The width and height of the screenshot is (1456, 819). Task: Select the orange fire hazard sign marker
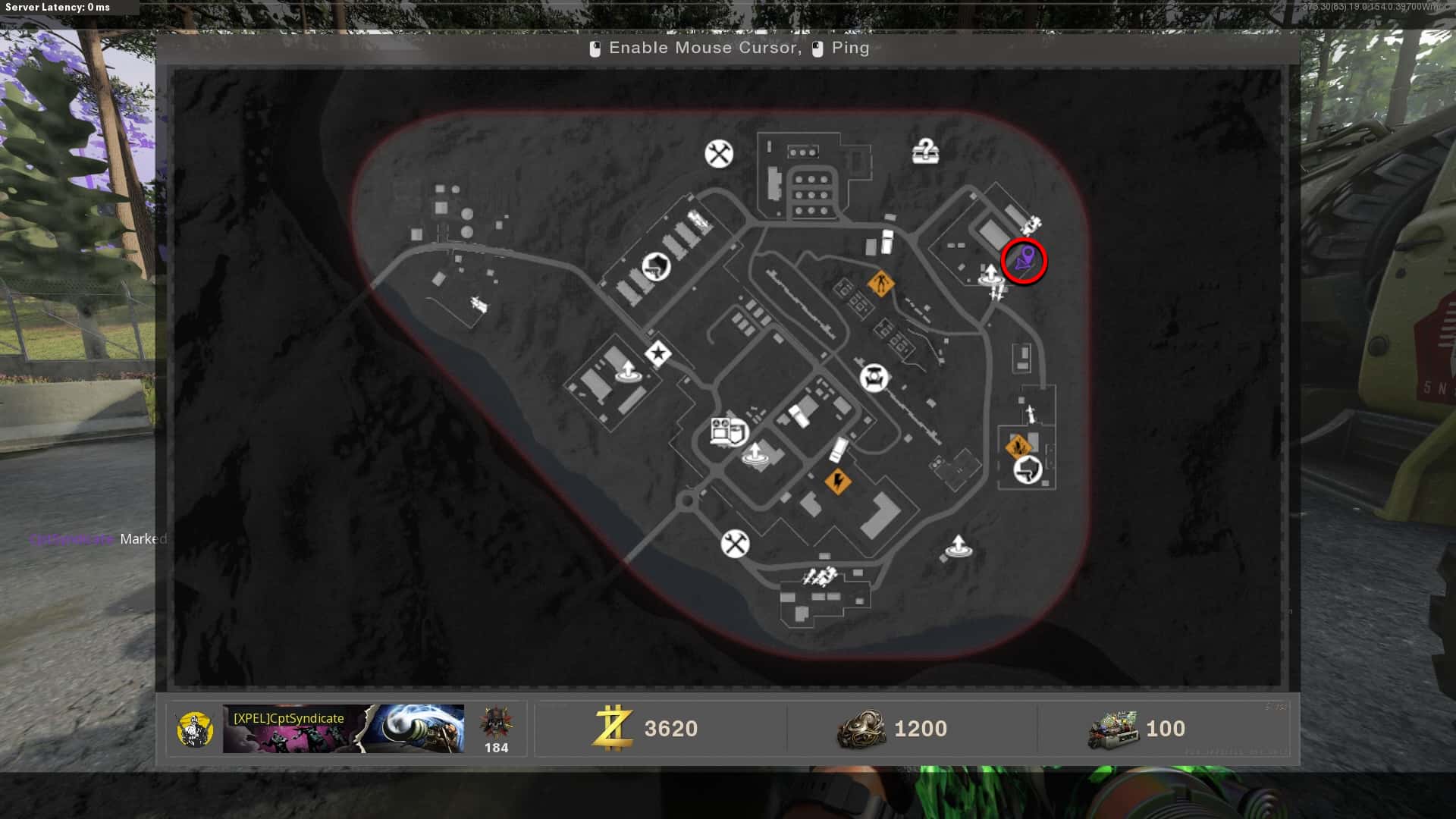pos(1018,446)
